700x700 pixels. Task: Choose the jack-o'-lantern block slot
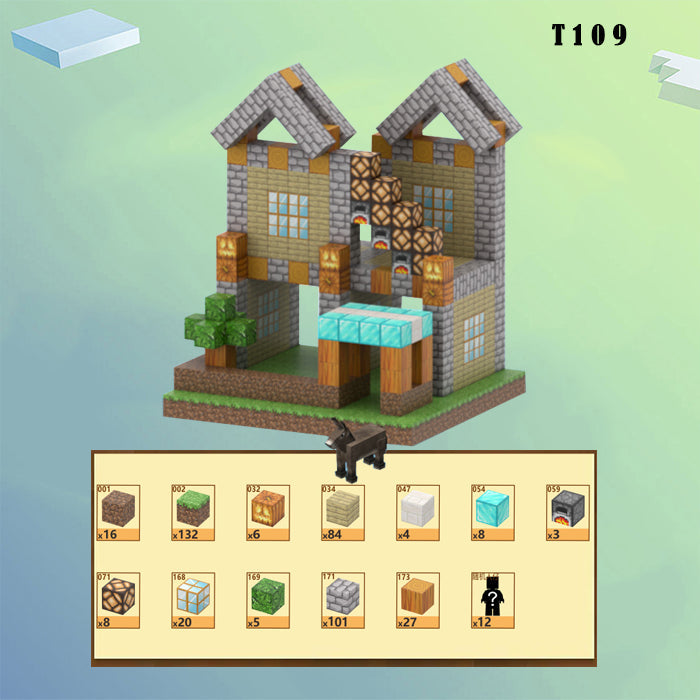click(268, 510)
